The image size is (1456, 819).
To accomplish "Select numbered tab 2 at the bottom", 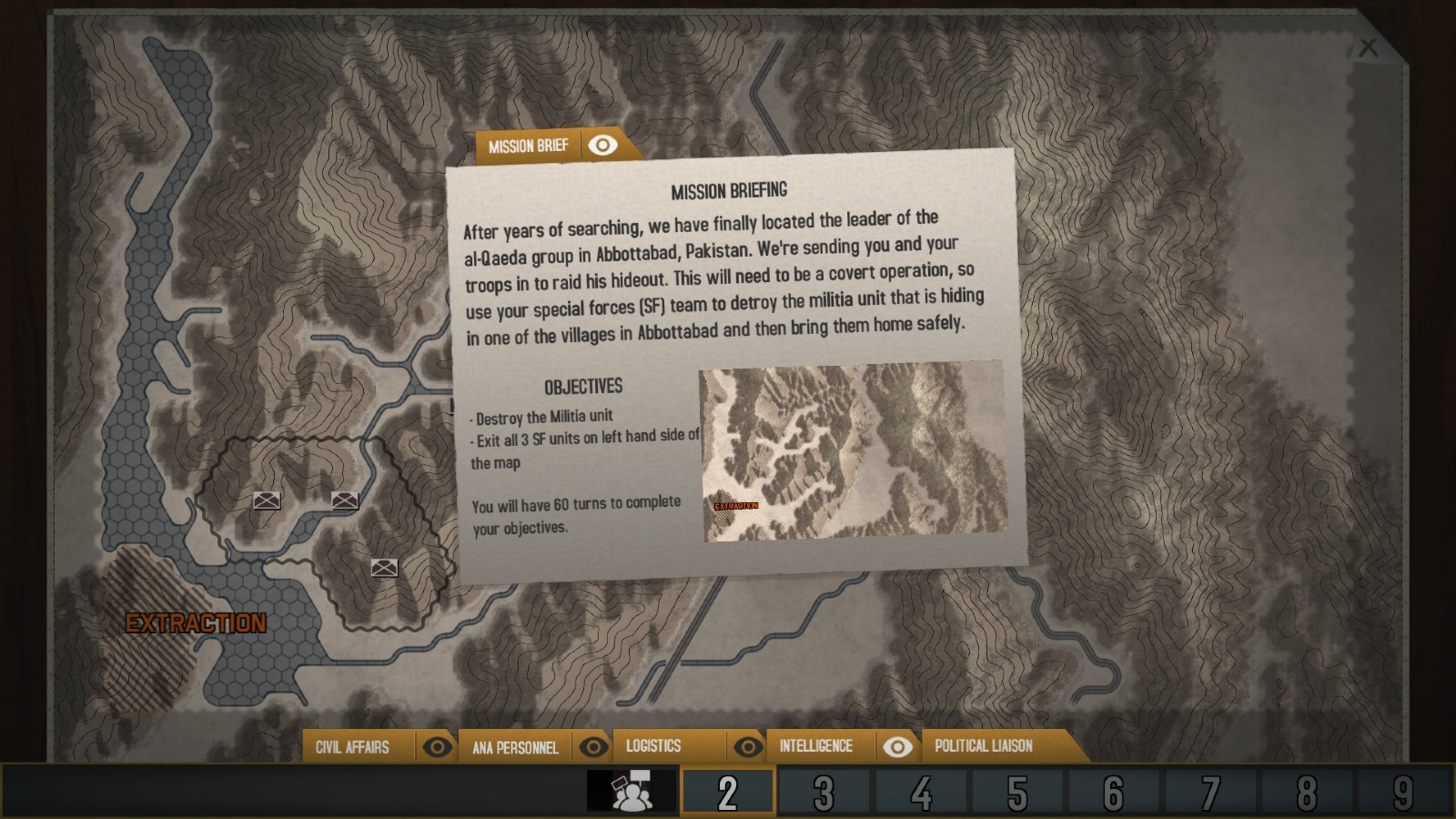I will [724, 791].
